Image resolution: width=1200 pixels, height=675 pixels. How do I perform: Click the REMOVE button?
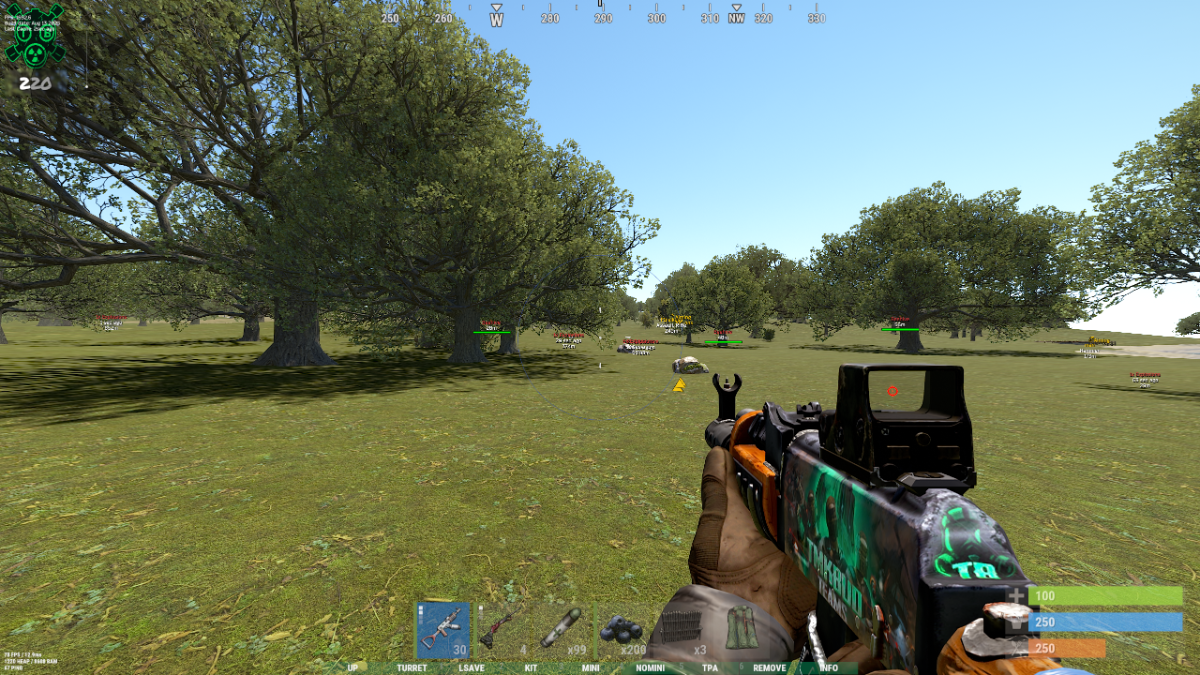pyautogui.click(x=769, y=668)
